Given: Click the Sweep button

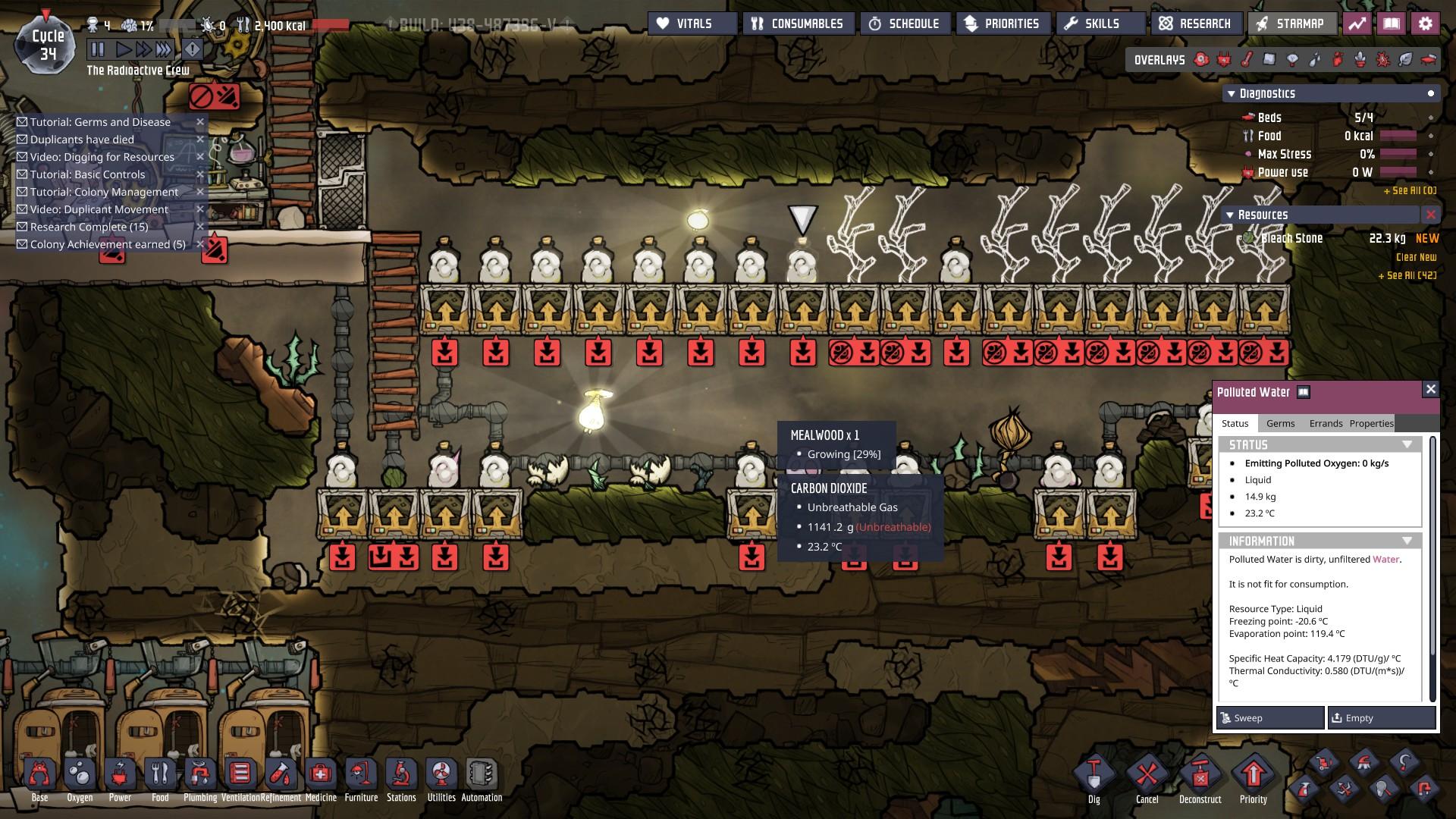Looking at the screenshot, I should [x=1270, y=717].
